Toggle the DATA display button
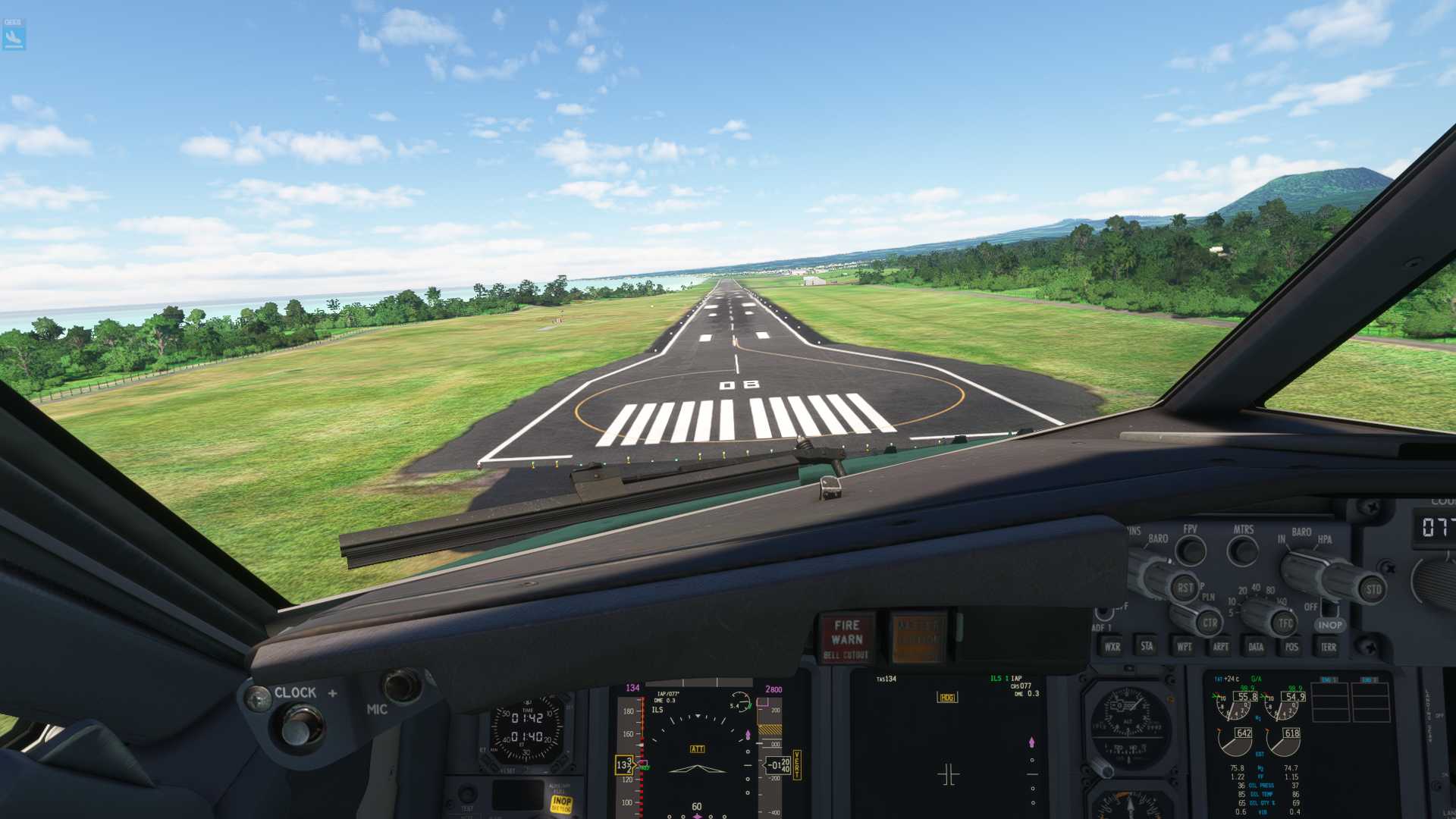The height and width of the screenshot is (819, 1456). coord(1256,647)
